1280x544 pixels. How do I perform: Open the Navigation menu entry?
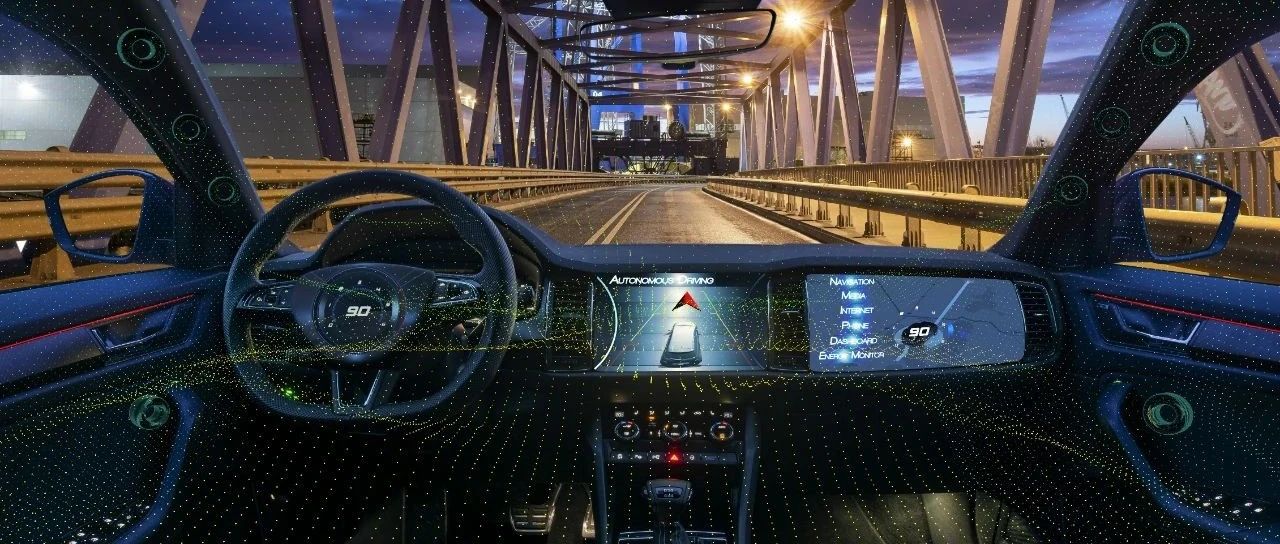[851, 282]
